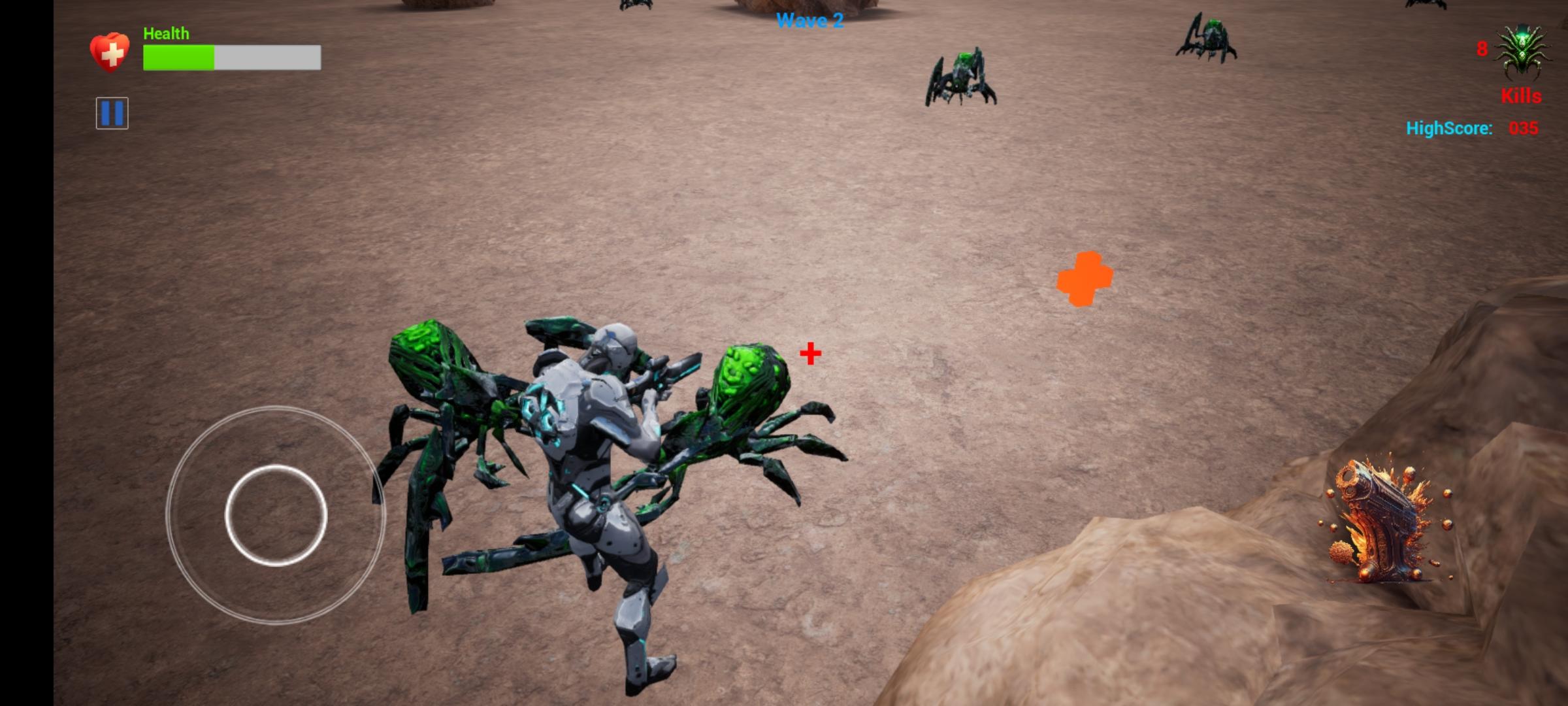
Task: Tap the Wave 2 banner text
Action: (x=810, y=21)
